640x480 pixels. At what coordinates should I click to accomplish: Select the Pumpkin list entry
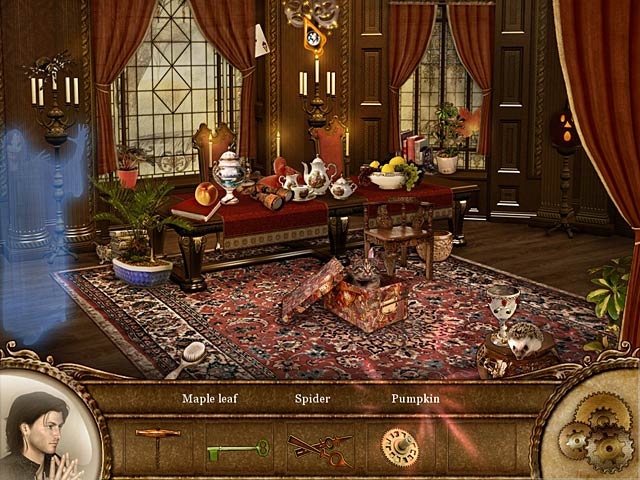tap(417, 398)
